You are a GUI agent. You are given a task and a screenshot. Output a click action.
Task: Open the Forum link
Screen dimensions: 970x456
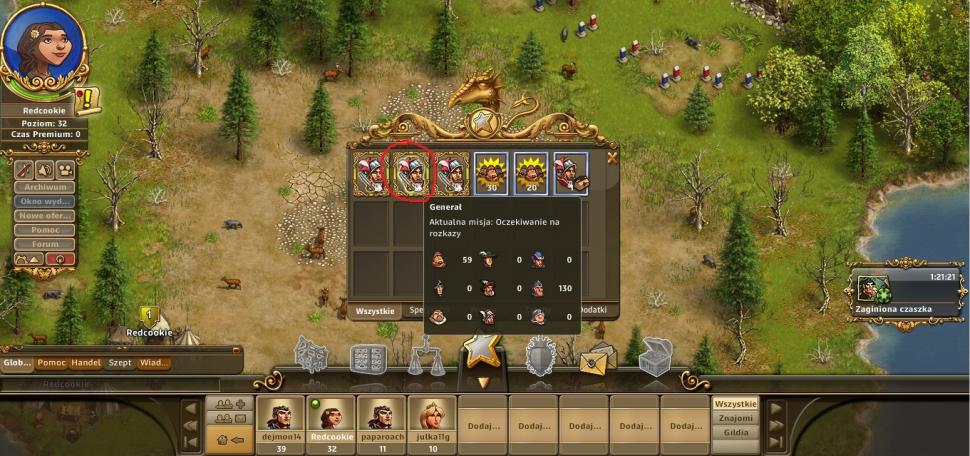pyautogui.click(x=46, y=244)
